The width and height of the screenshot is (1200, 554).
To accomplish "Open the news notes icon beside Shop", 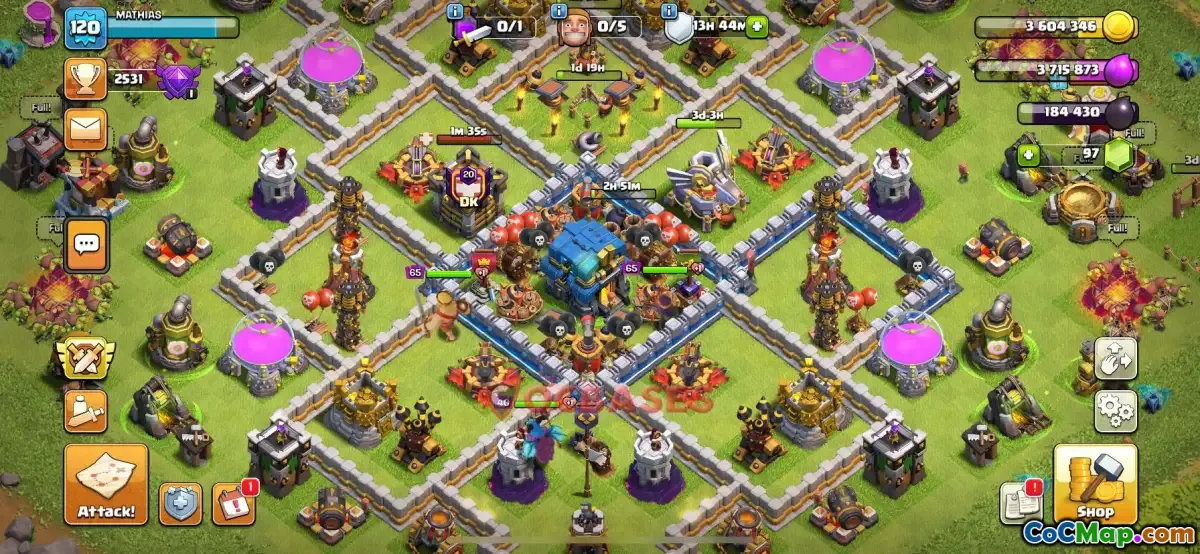I will (1021, 502).
